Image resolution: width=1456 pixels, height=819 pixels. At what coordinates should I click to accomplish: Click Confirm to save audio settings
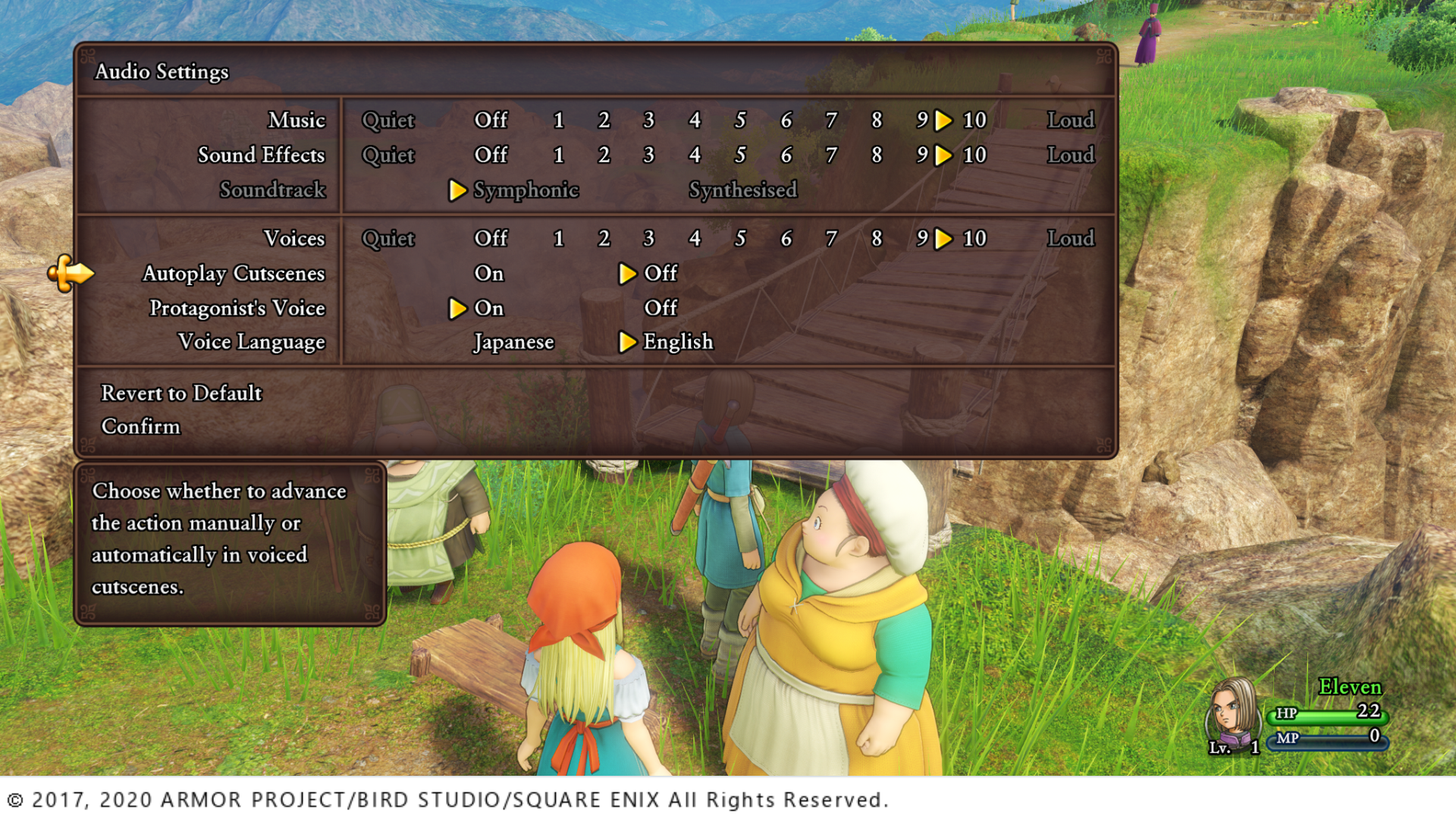140,426
